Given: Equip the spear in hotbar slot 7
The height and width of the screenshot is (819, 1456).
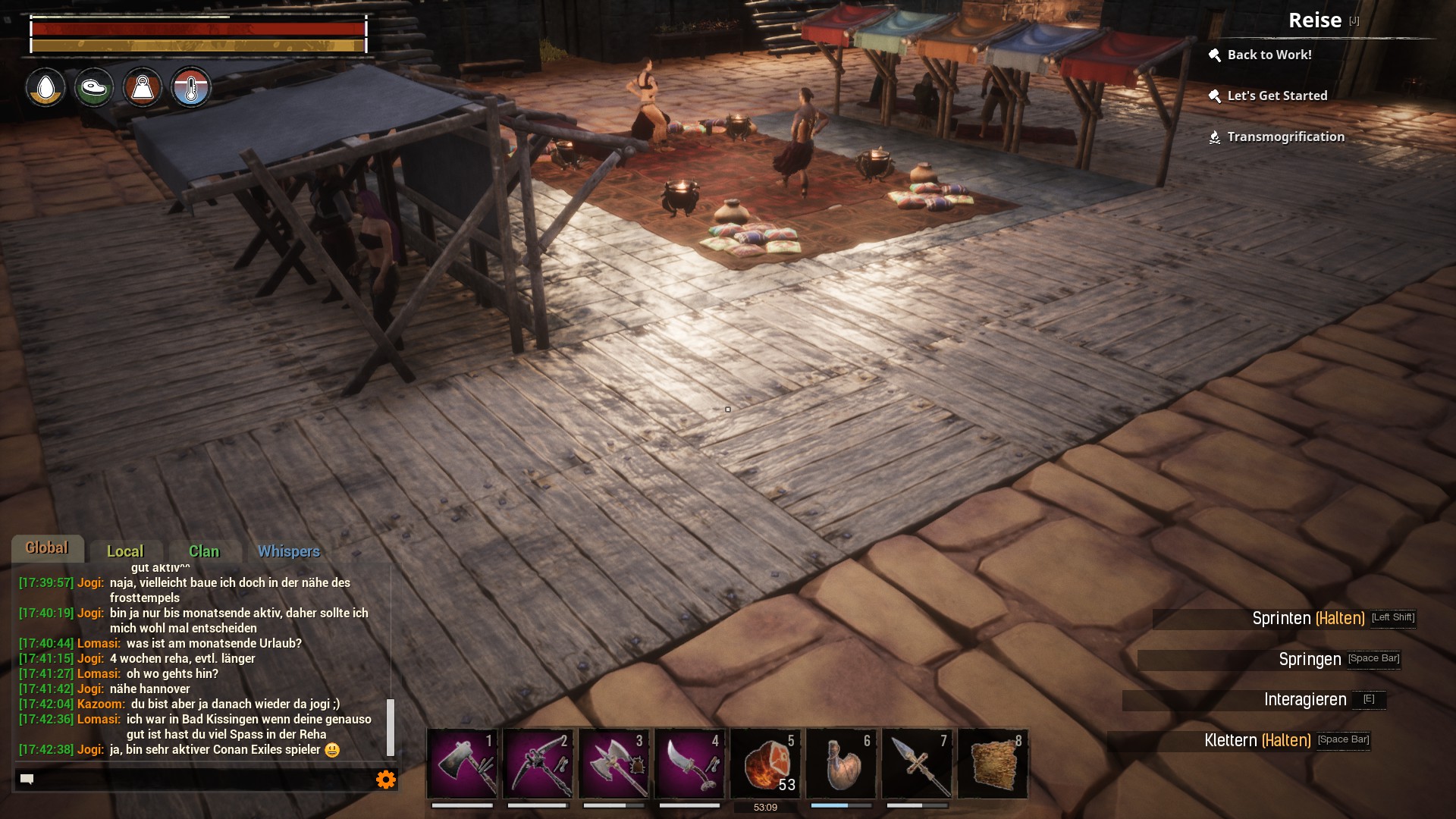Looking at the screenshot, I should [x=918, y=764].
